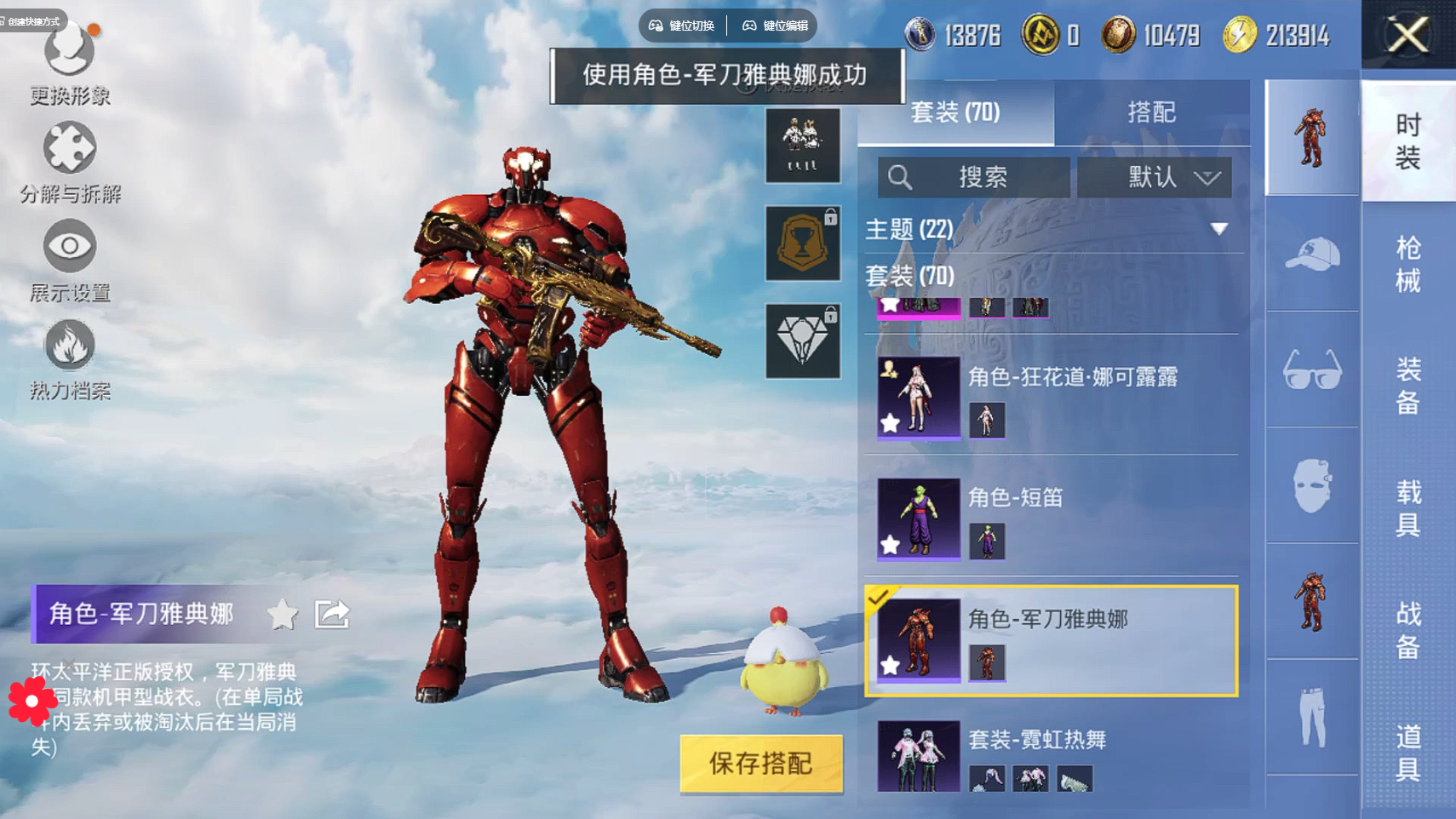Save the outfit with 保存搭配
Screen dimensions: 1456x819
(761, 764)
